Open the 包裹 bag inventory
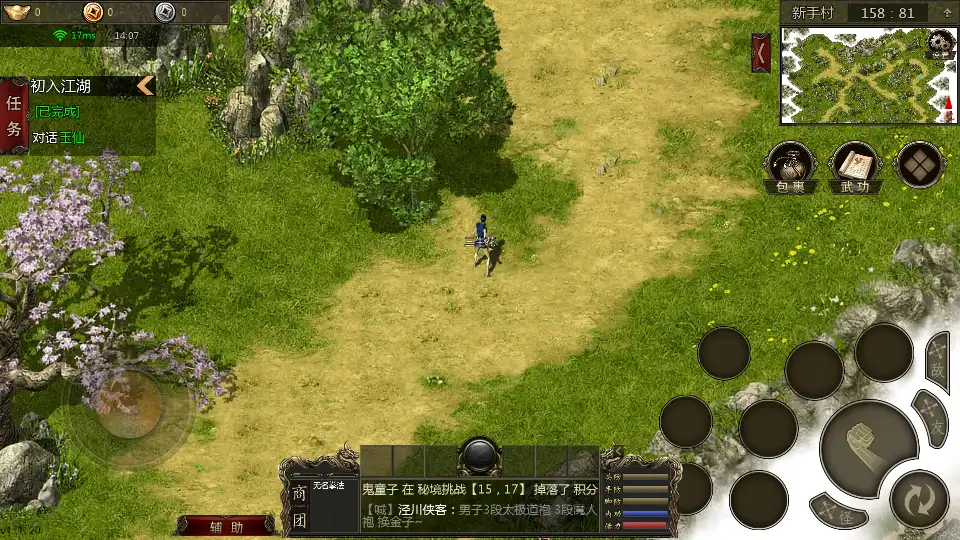960x540 pixels. 791,166
